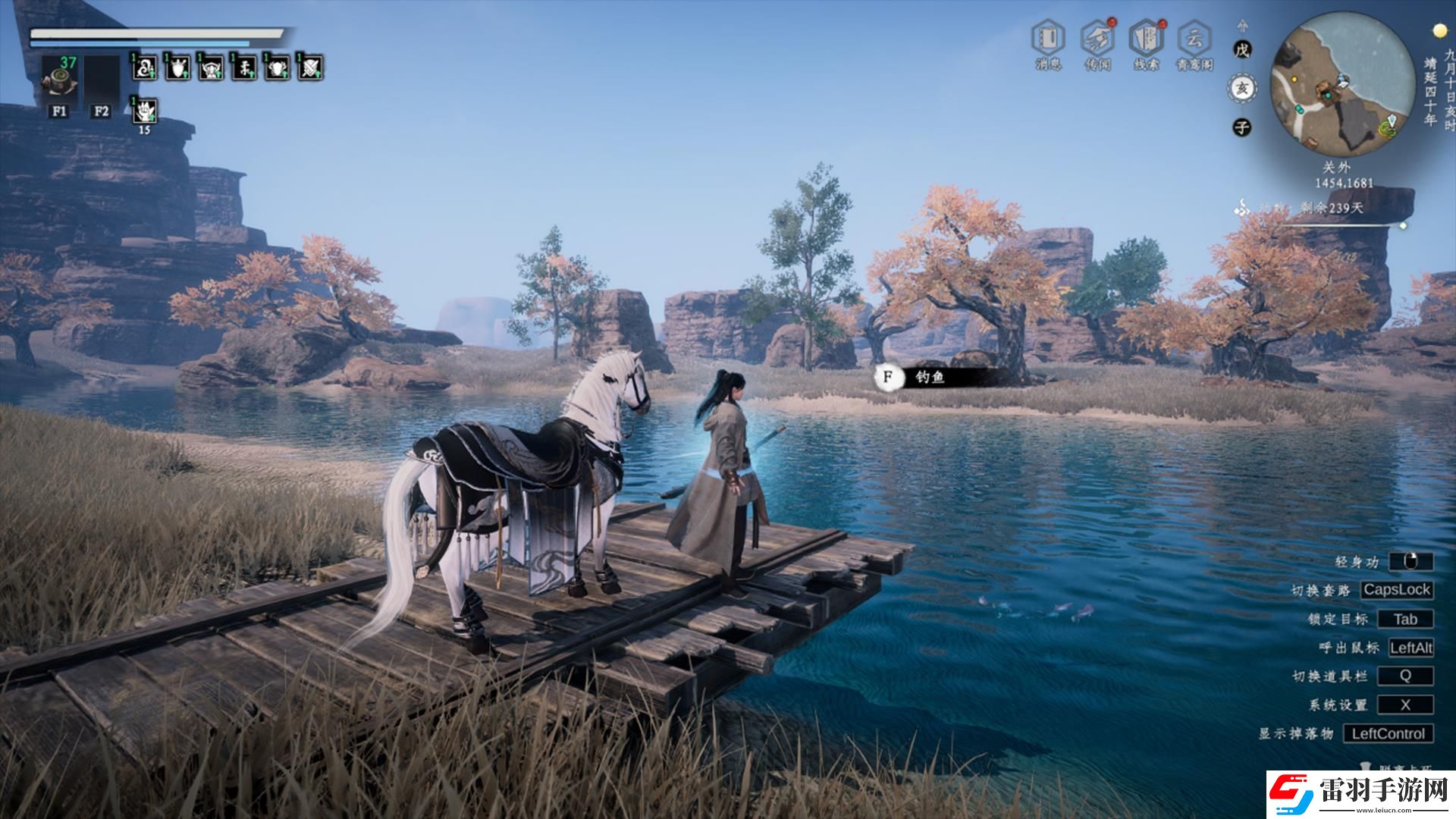Screen dimensions: 1456x819
Task: Open the 消息 messages panel
Action: [x=1048, y=39]
